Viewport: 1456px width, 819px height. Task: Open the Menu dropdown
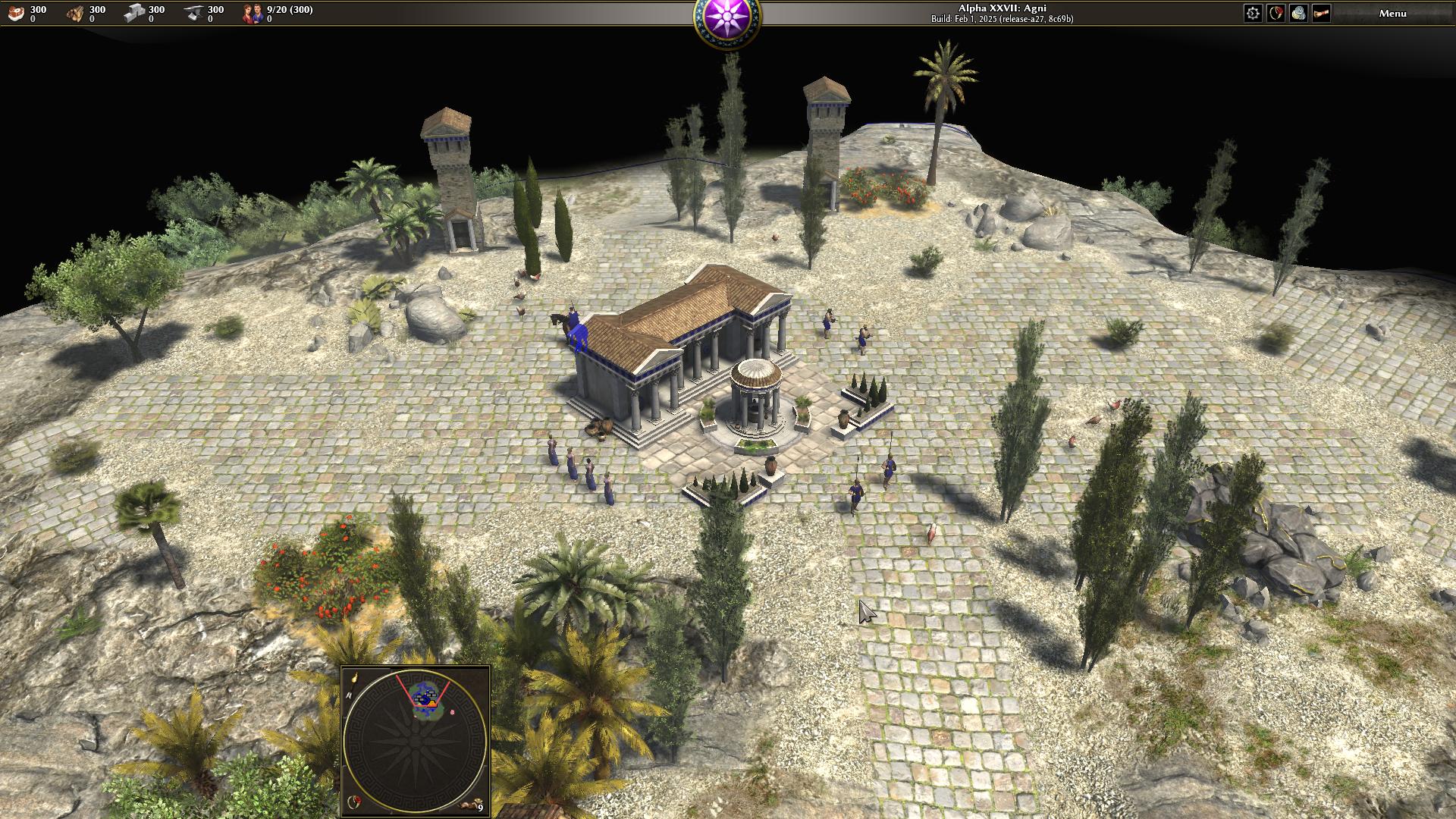click(1392, 13)
